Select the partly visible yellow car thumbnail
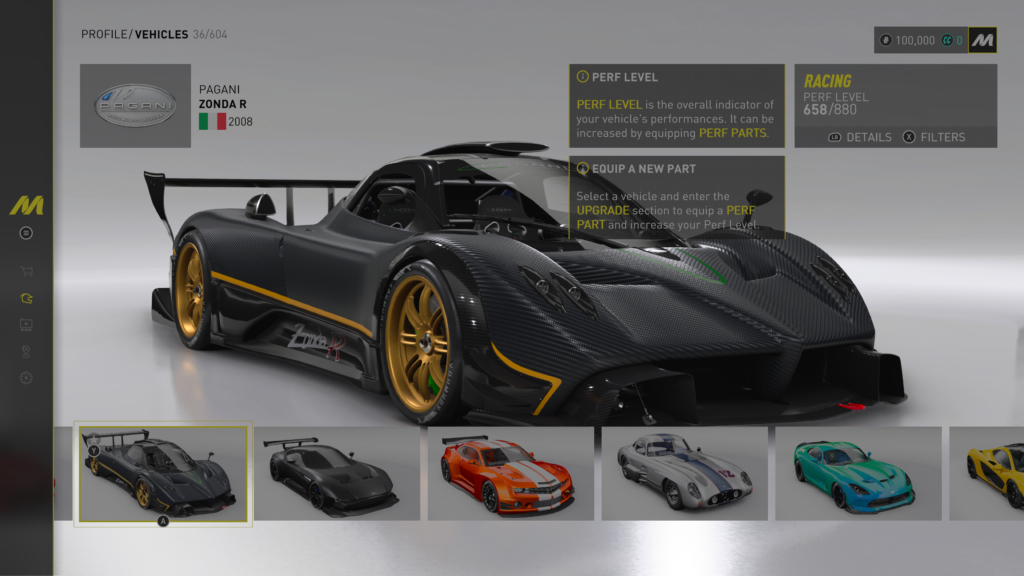1024x576 pixels. (x=990, y=473)
